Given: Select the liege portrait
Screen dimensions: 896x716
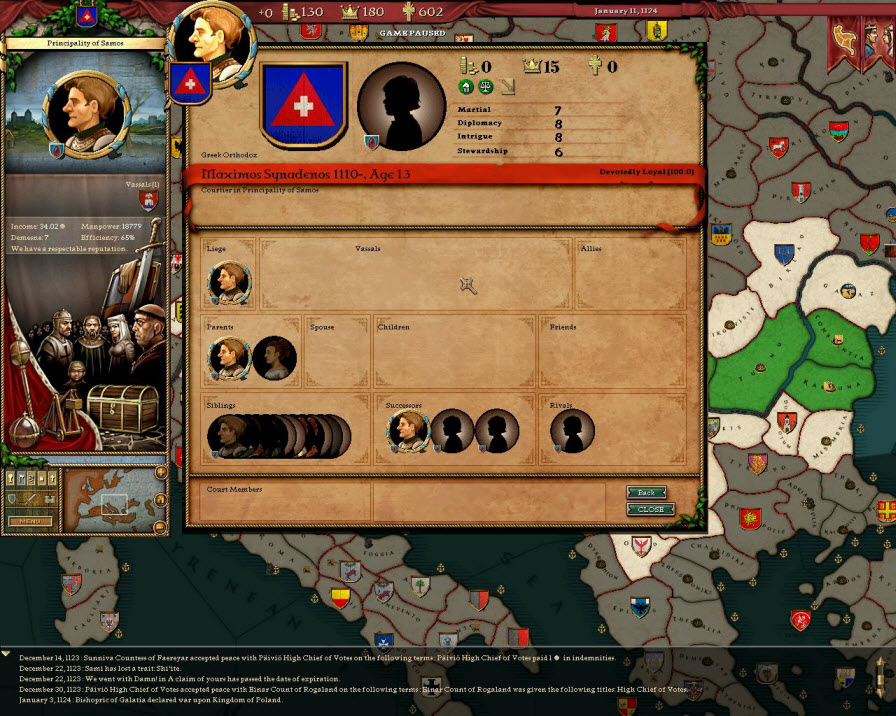Looking at the screenshot, I should coord(229,284).
